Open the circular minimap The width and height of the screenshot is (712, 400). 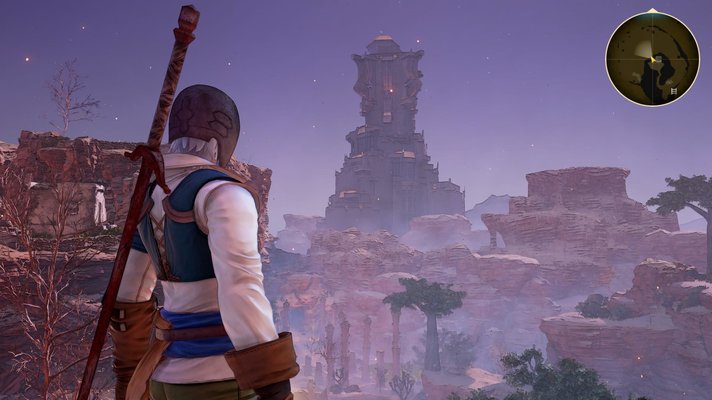(652, 58)
